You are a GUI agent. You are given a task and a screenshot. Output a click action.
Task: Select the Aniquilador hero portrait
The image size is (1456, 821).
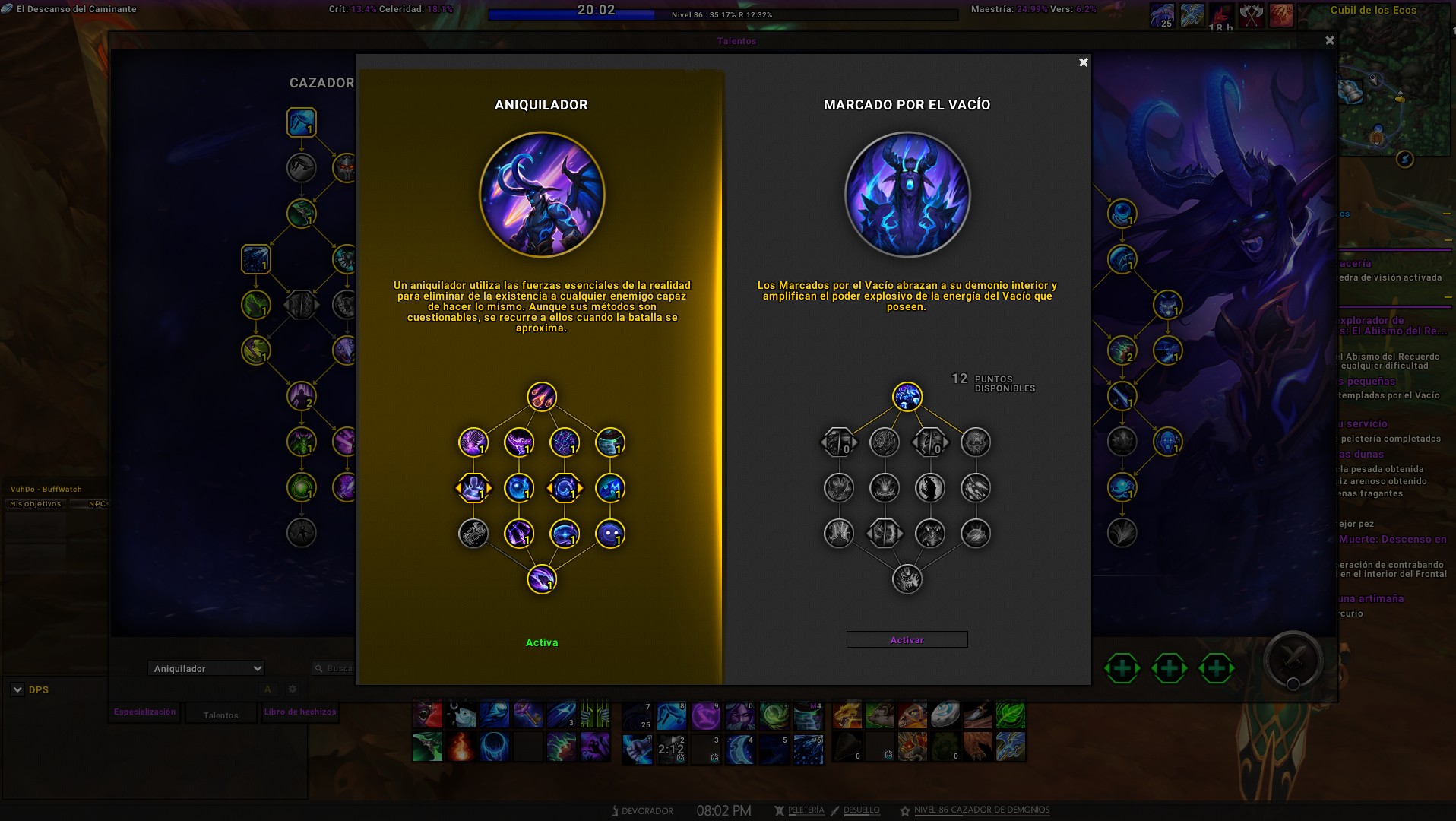pos(542,195)
